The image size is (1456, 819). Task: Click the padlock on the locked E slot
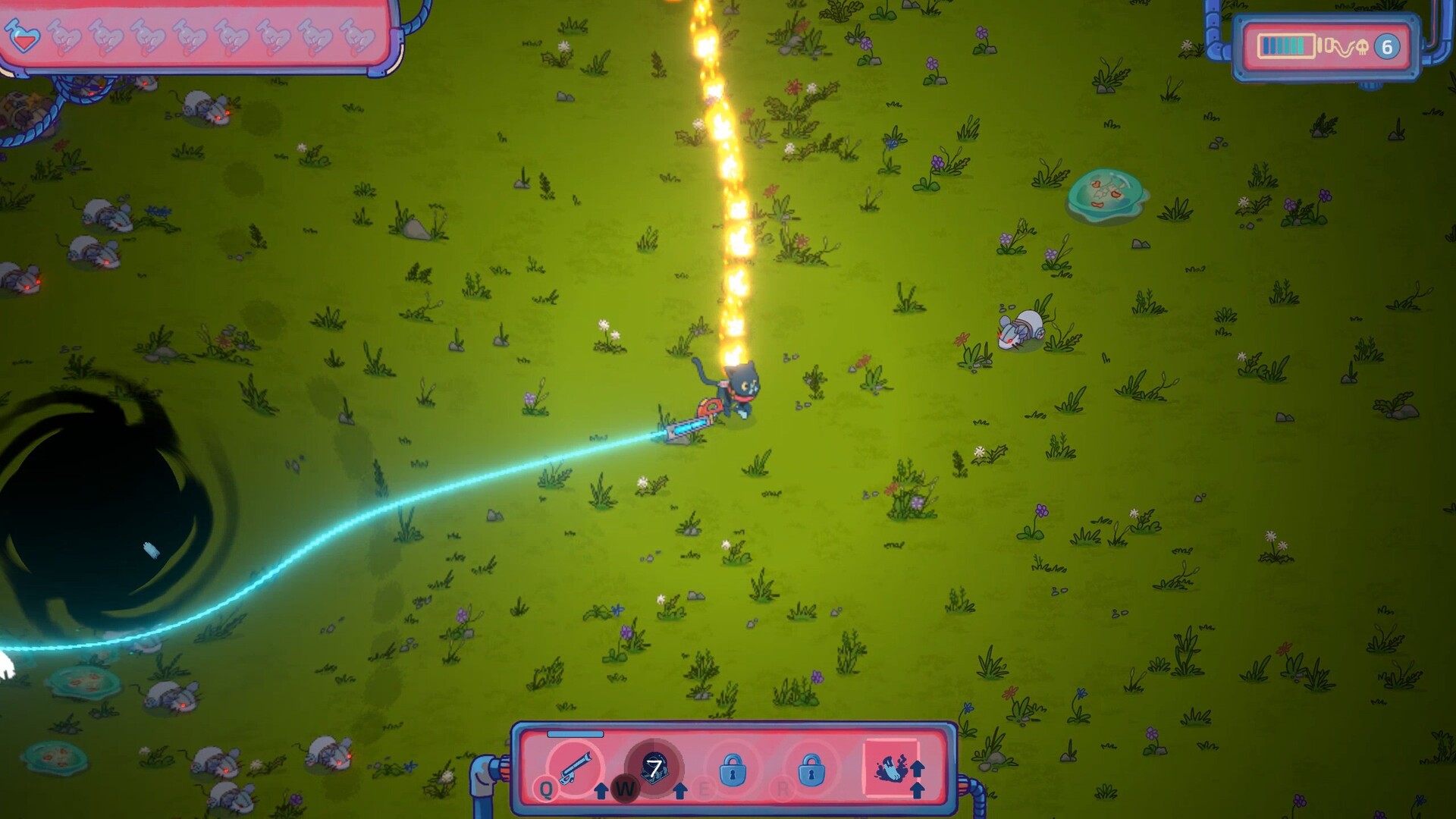click(x=733, y=770)
